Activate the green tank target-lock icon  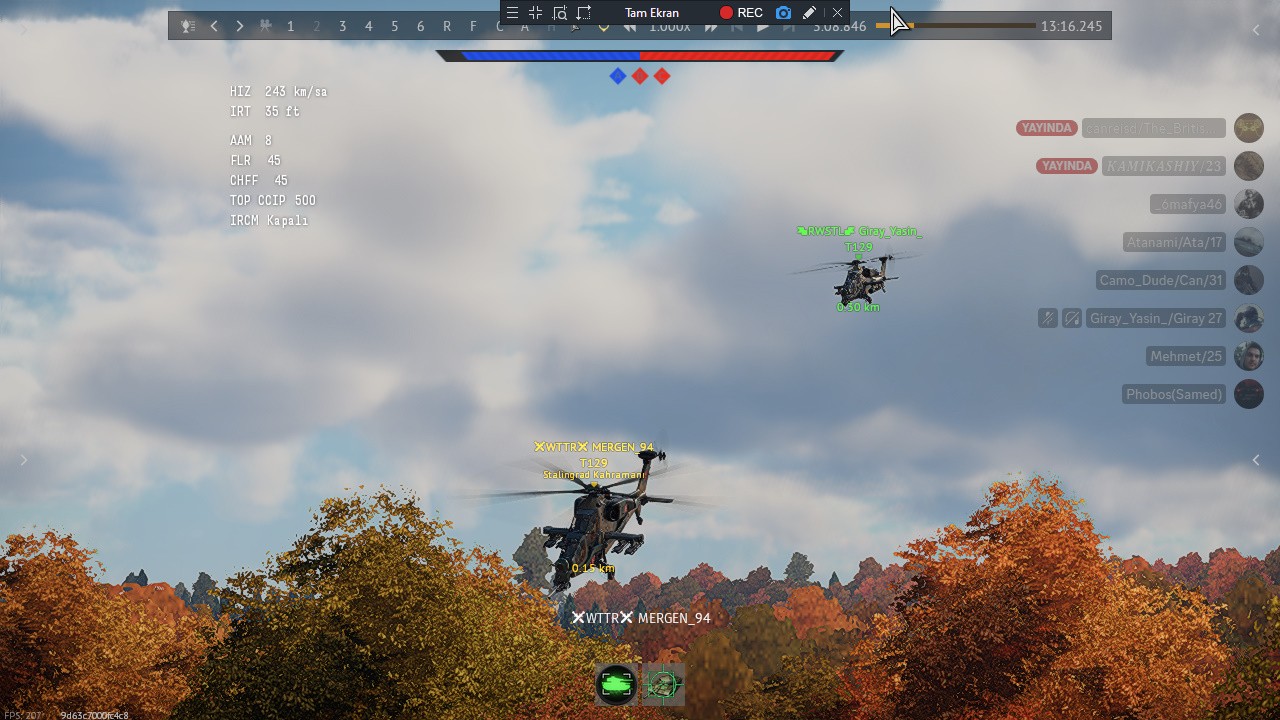click(616, 685)
